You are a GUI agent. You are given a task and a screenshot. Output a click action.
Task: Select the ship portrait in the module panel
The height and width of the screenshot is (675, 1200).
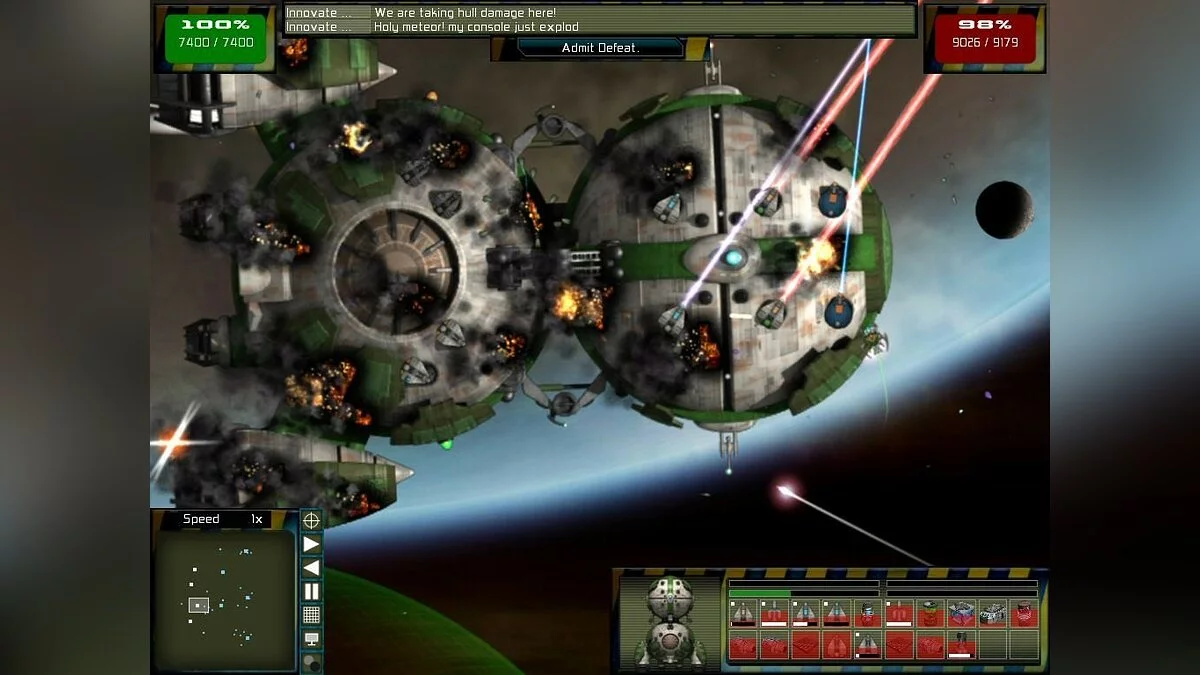tap(669, 621)
